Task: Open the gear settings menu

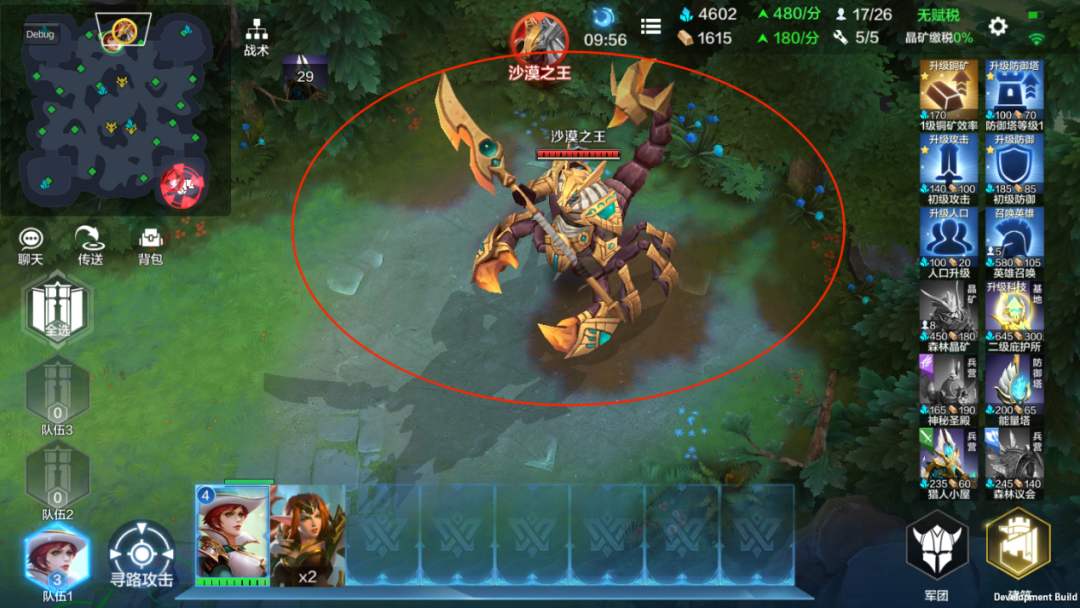Action: (997, 27)
